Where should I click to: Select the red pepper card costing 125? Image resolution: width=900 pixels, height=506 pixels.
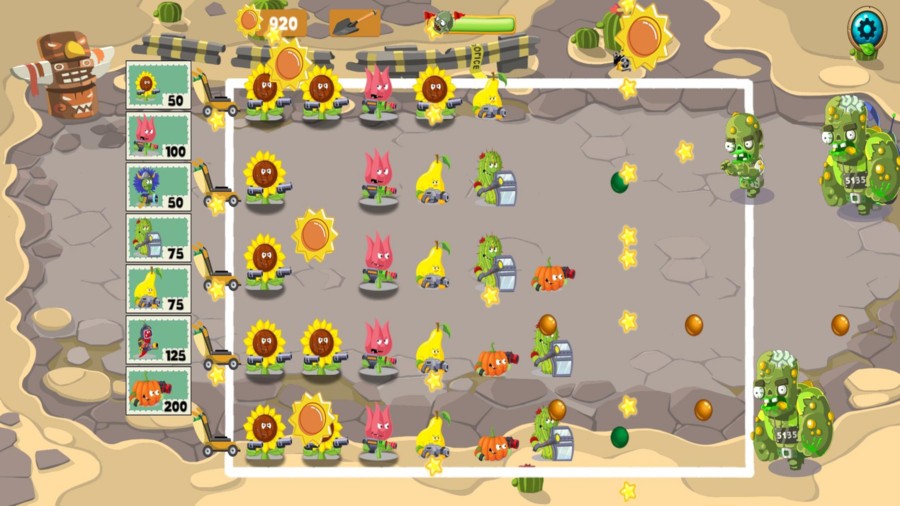click(x=158, y=340)
